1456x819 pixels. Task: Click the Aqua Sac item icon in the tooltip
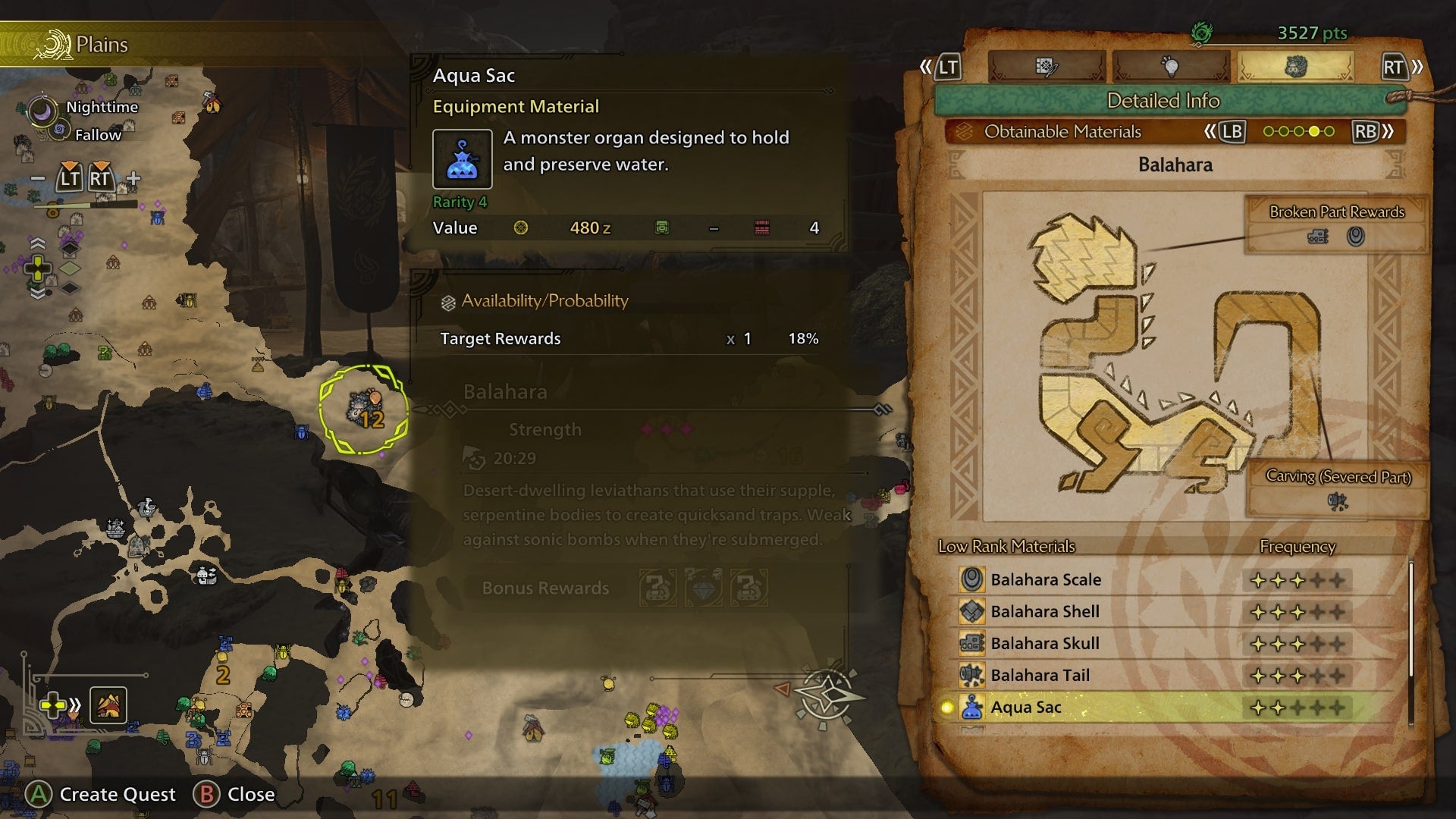462,159
